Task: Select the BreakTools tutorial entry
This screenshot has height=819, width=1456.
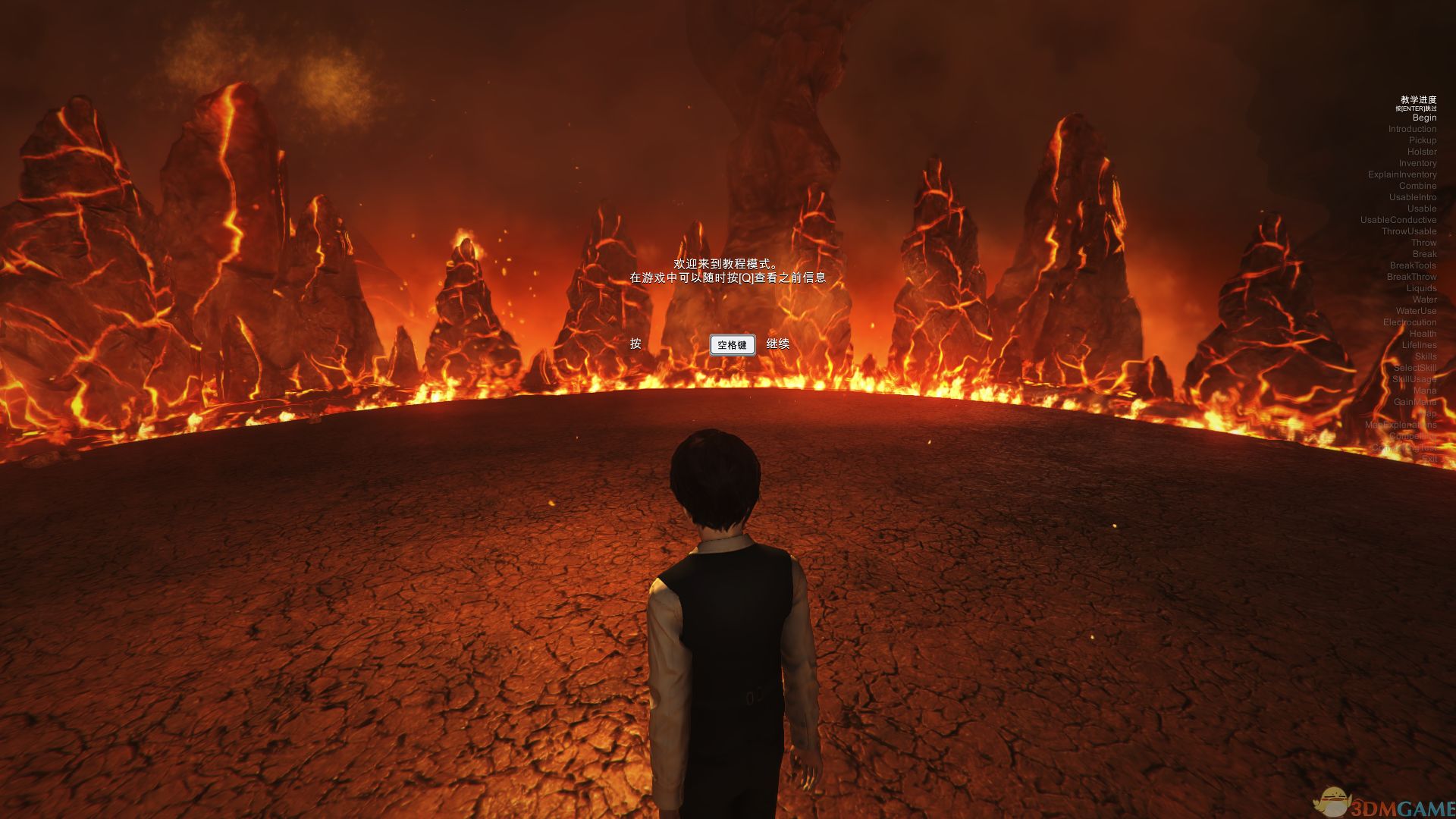Action: (x=1413, y=265)
